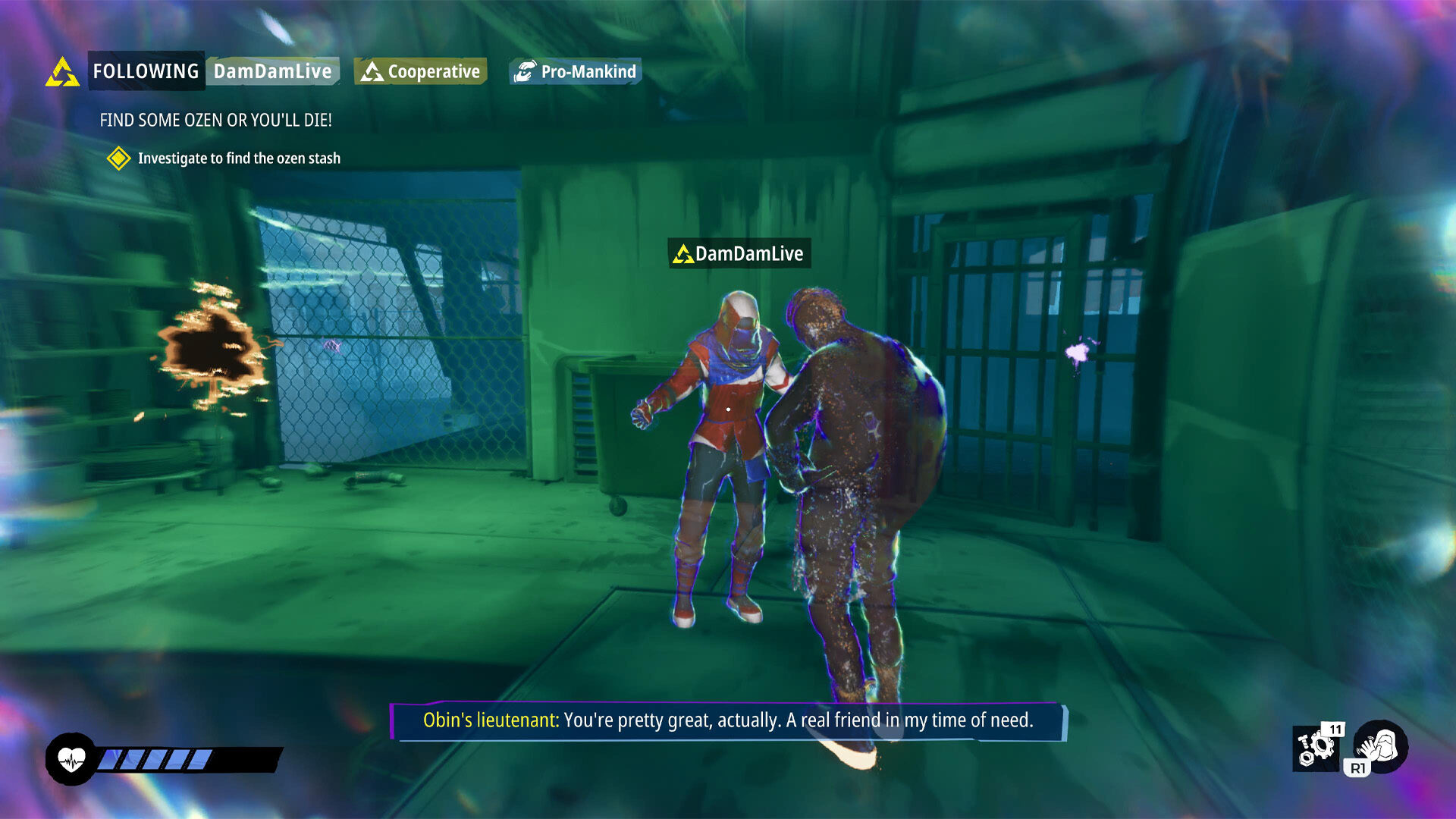
Task: Click the yellow triangle faction logo top left
Action: coord(64,71)
